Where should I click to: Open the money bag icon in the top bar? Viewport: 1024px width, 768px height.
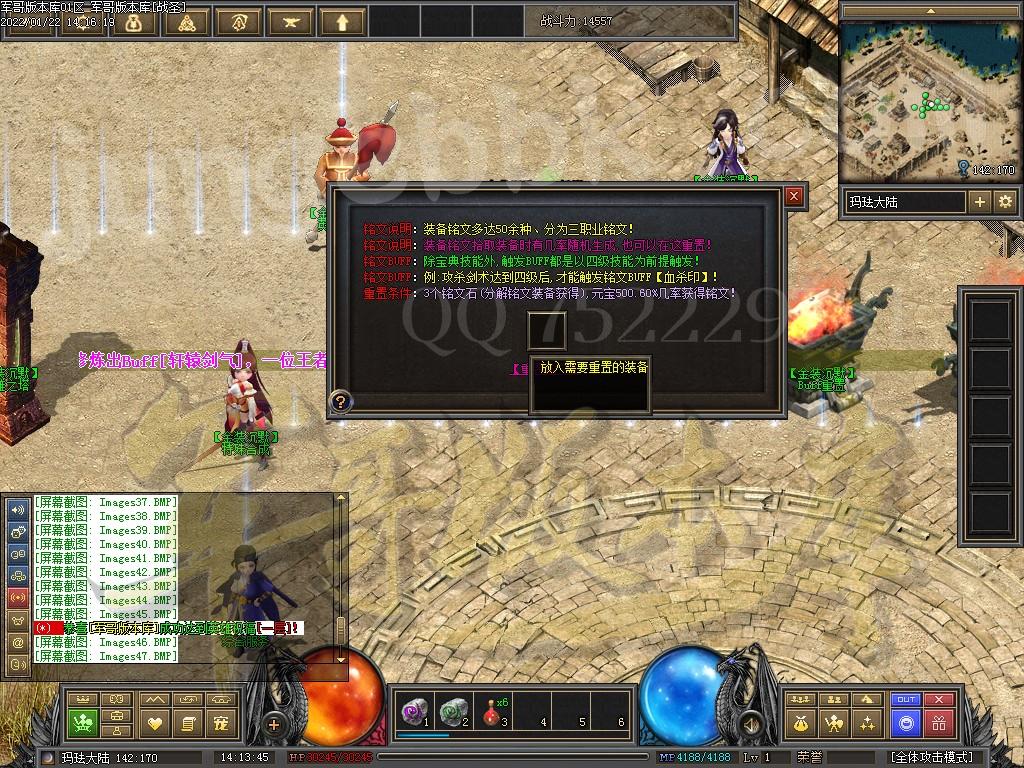tap(131, 20)
